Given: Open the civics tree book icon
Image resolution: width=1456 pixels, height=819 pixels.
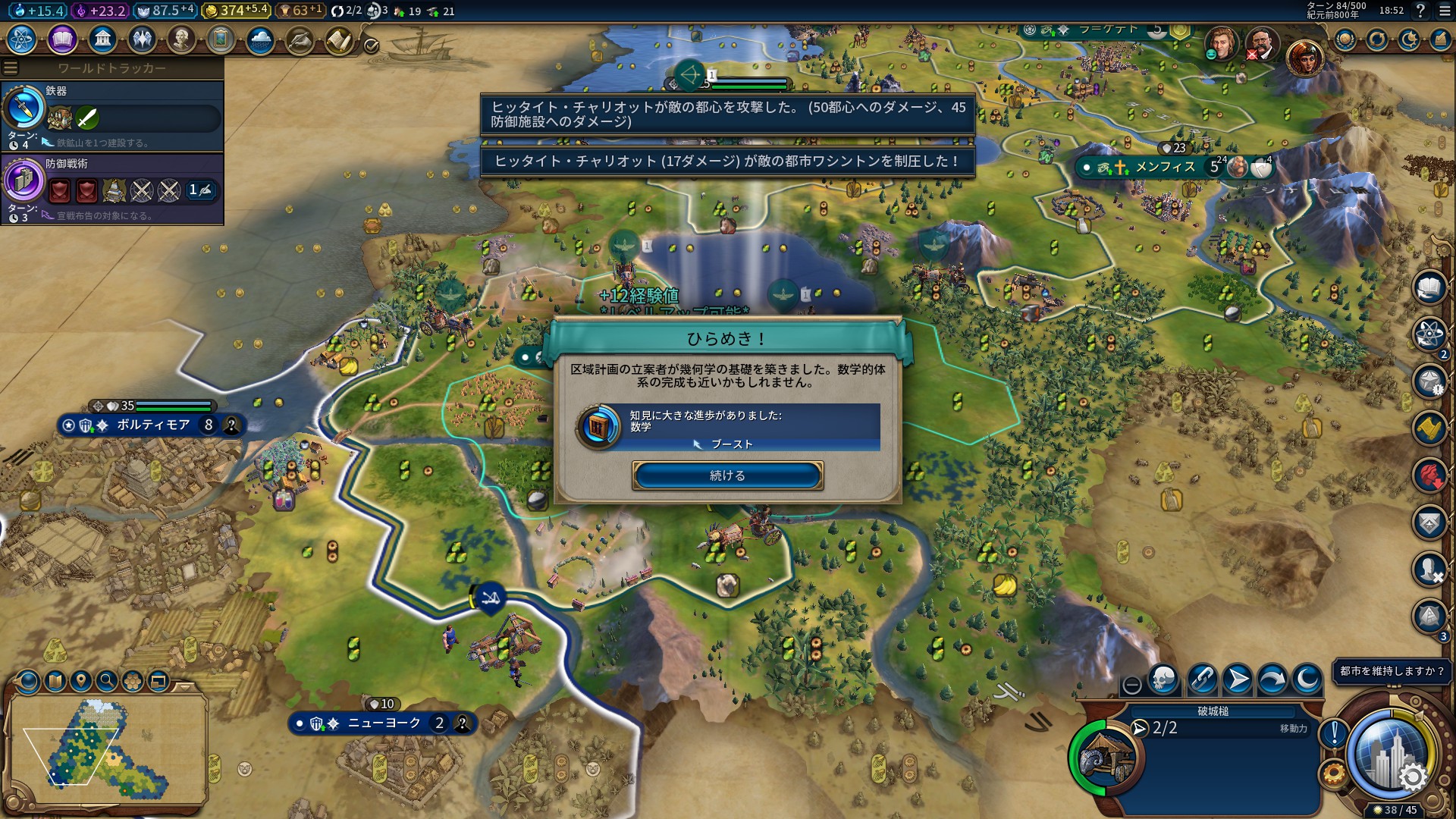Looking at the screenshot, I should 62,39.
